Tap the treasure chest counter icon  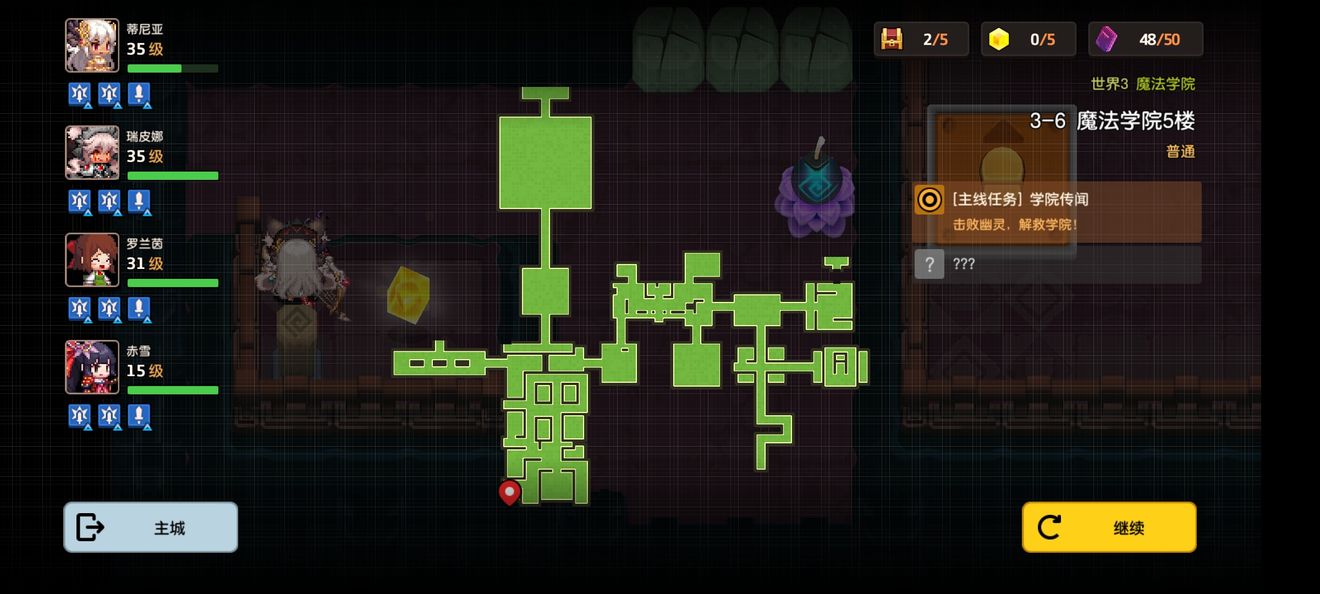click(891, 39)
